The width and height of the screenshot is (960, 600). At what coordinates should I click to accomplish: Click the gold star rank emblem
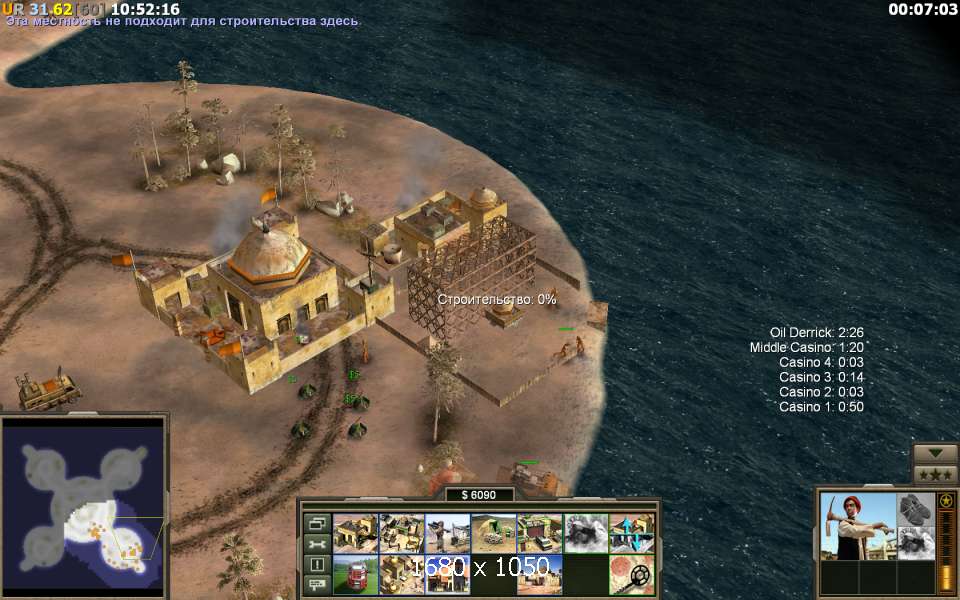946,500
